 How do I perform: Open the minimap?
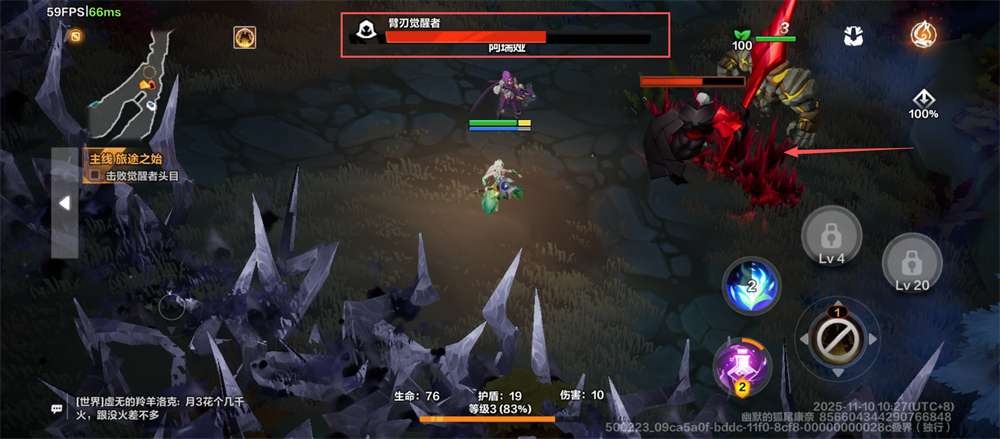coord(130,84)
